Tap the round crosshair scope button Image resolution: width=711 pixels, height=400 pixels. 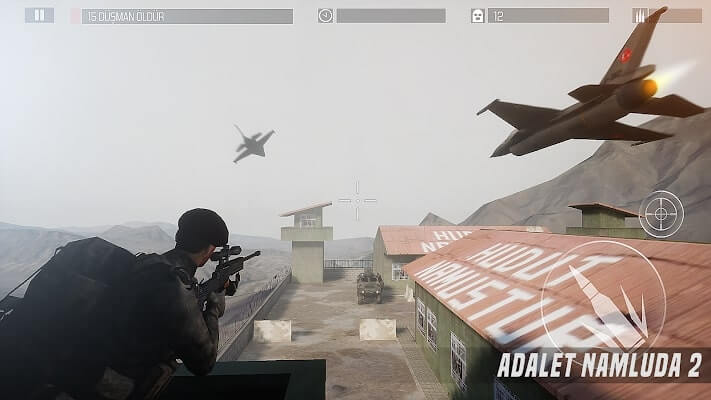[661, 213]
